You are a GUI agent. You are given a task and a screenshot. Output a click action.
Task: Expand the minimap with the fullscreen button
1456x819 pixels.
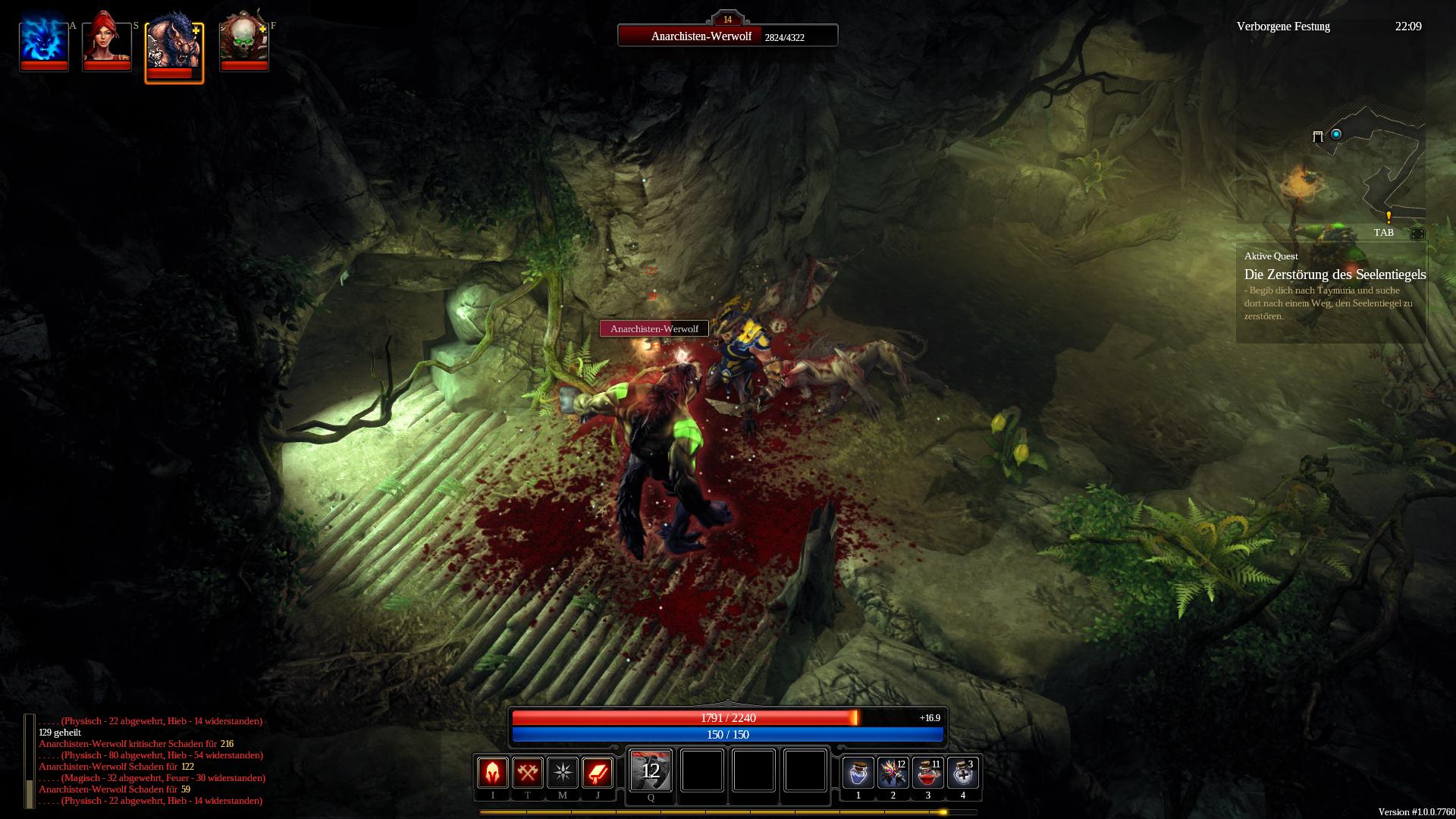point(1417,234)
